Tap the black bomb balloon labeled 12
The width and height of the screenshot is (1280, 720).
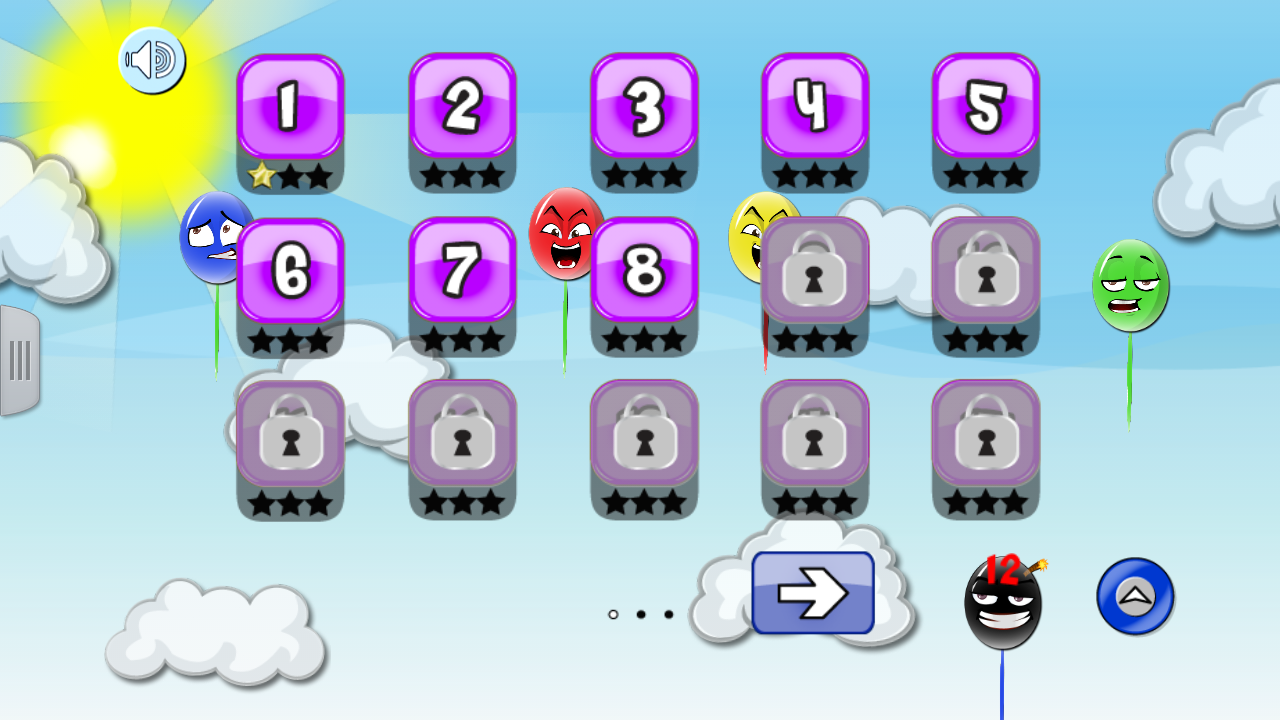point(1003,603)
